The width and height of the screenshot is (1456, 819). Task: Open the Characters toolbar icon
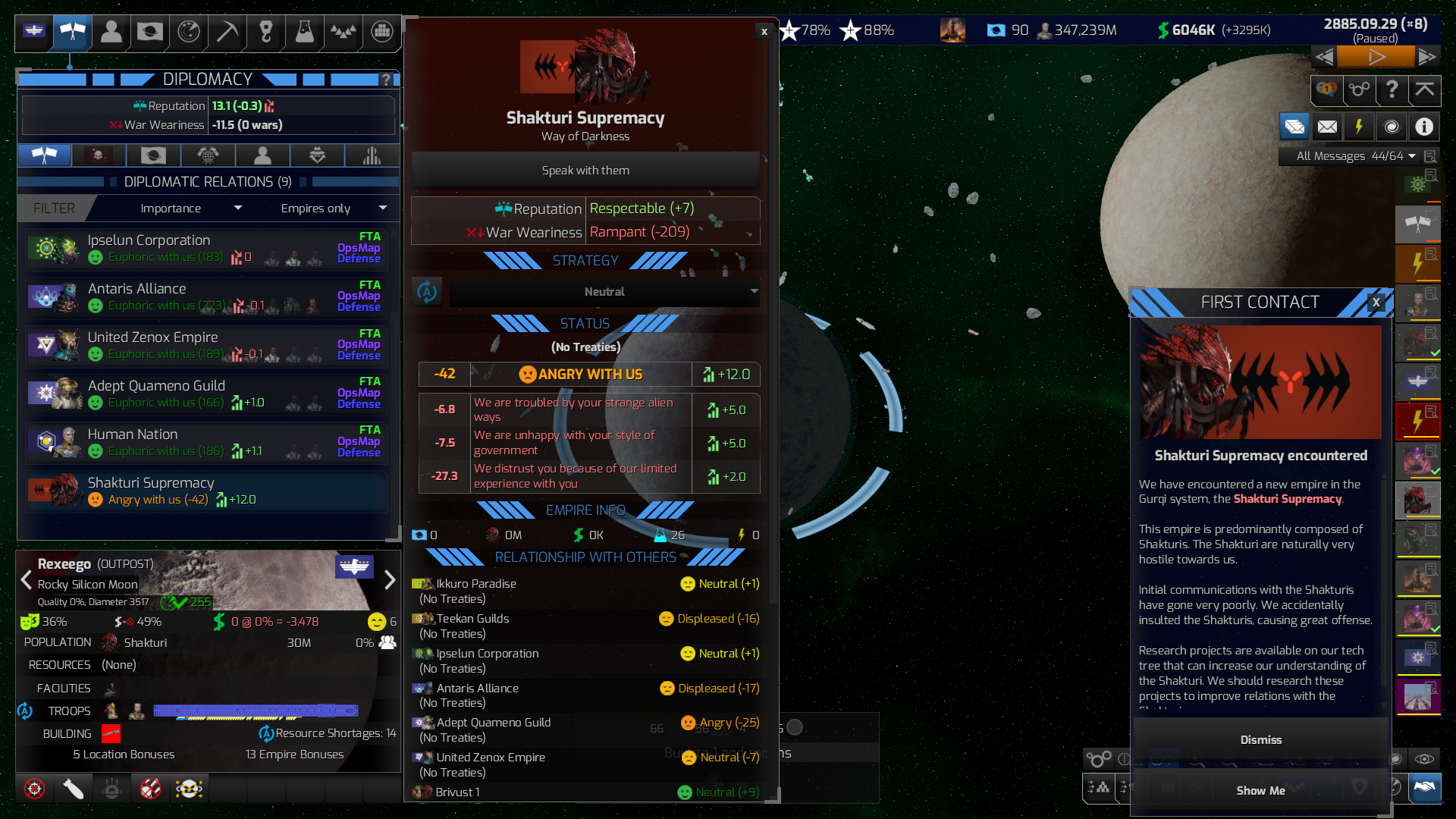(x=111, y=33)
